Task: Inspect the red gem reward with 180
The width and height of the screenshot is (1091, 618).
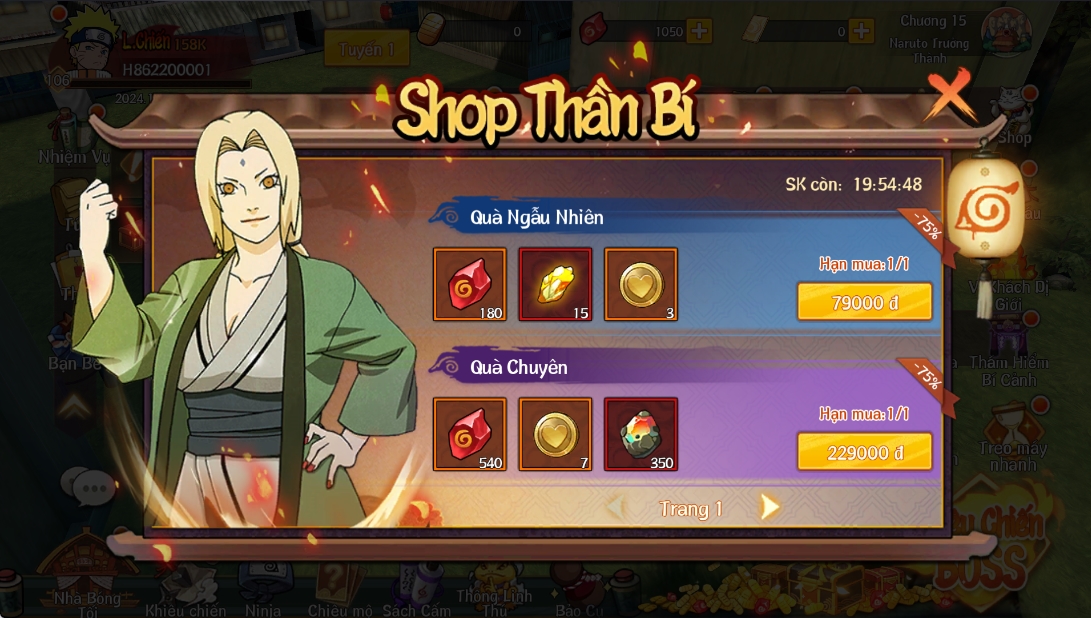Action: coord(469,285)
